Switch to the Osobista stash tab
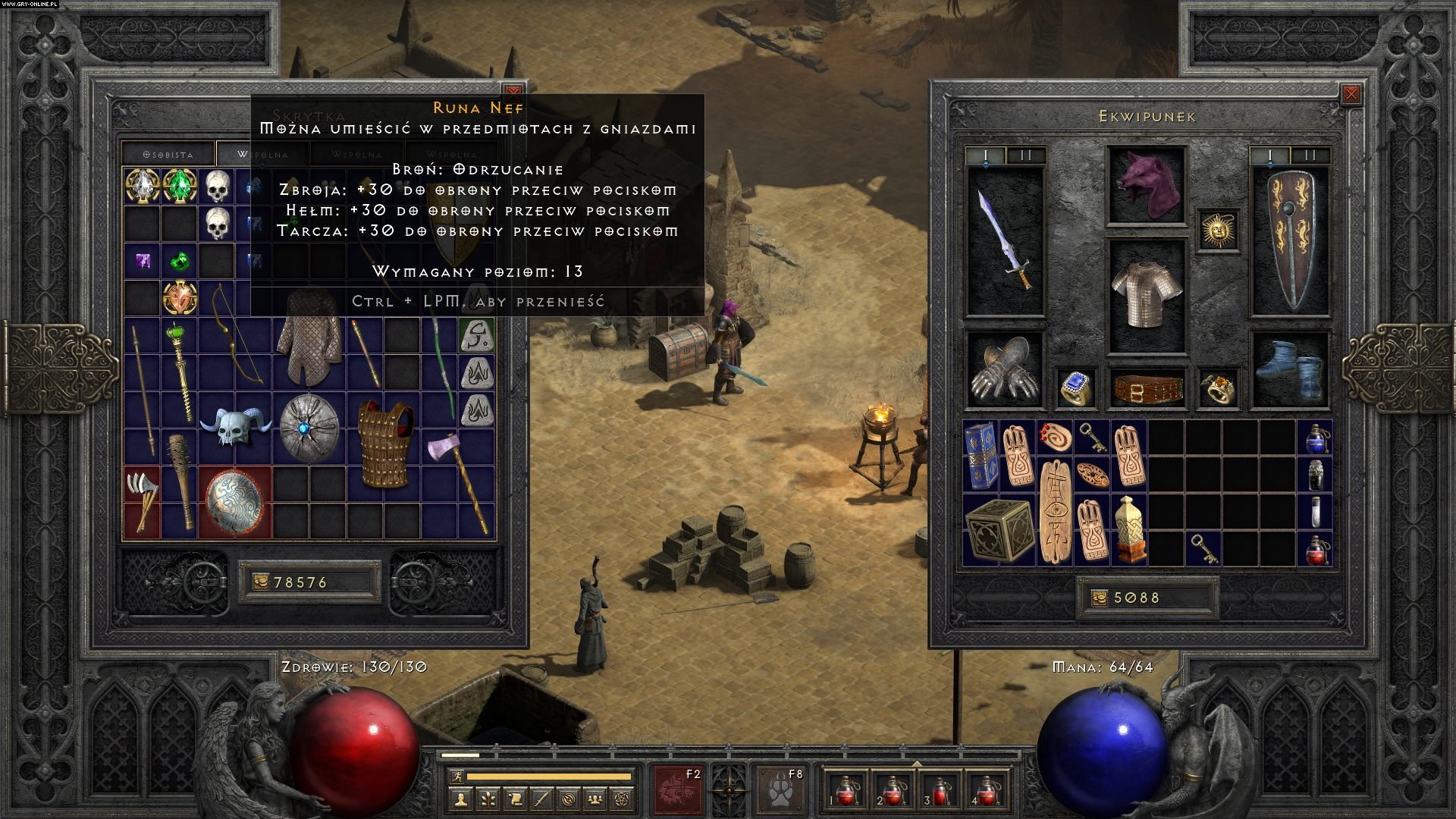 coord(168,154)
